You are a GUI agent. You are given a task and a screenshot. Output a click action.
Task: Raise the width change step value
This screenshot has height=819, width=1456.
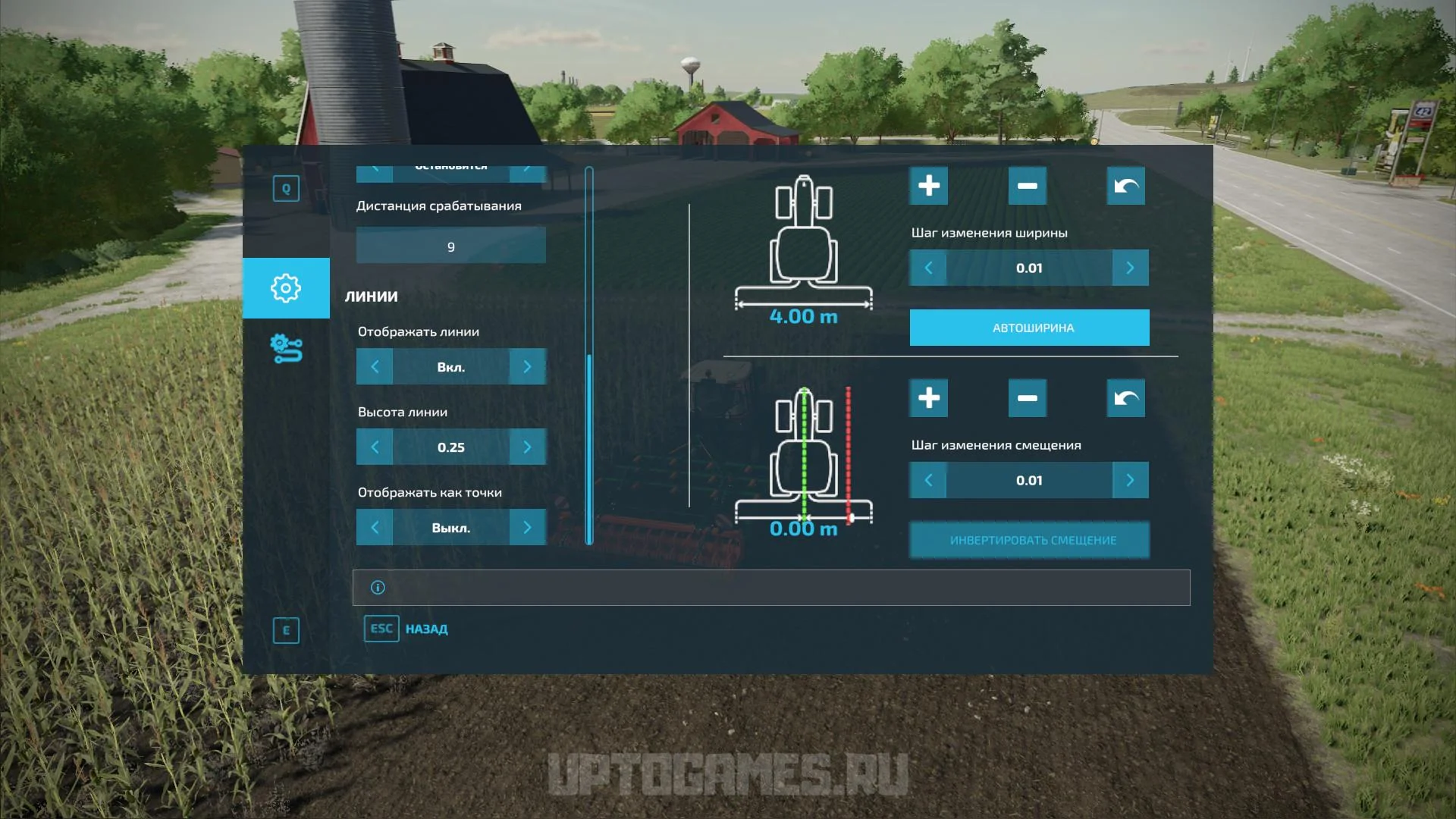(x=1130, y=268)
